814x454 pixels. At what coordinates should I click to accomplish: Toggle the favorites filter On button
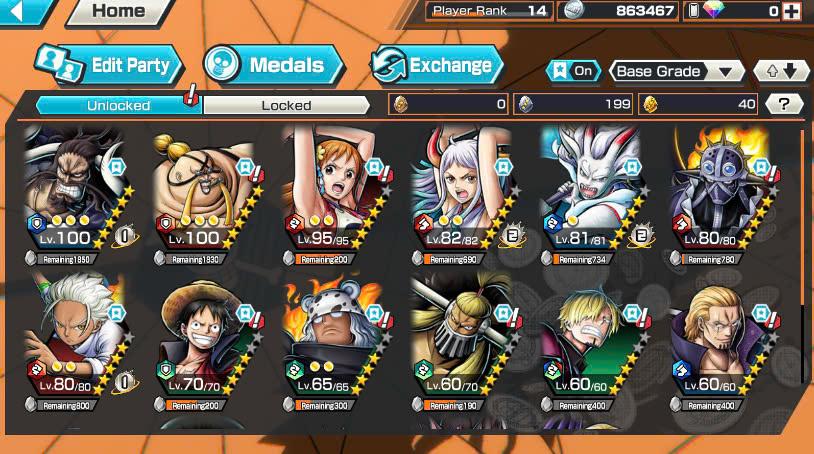tap(572, 71)
